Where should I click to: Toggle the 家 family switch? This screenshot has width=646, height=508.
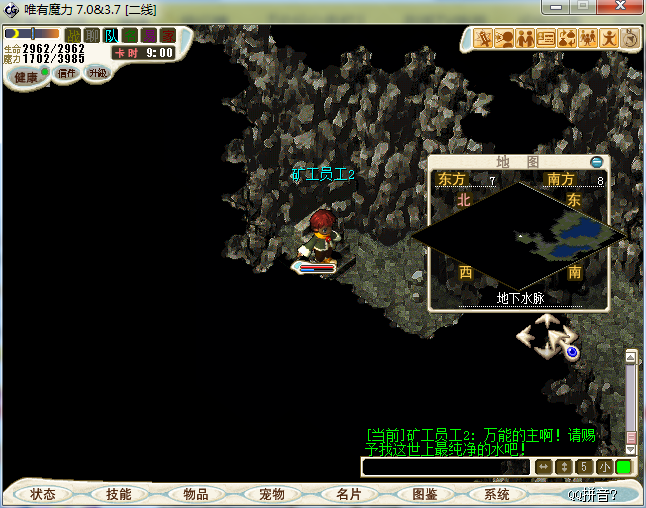pos(167,36)
